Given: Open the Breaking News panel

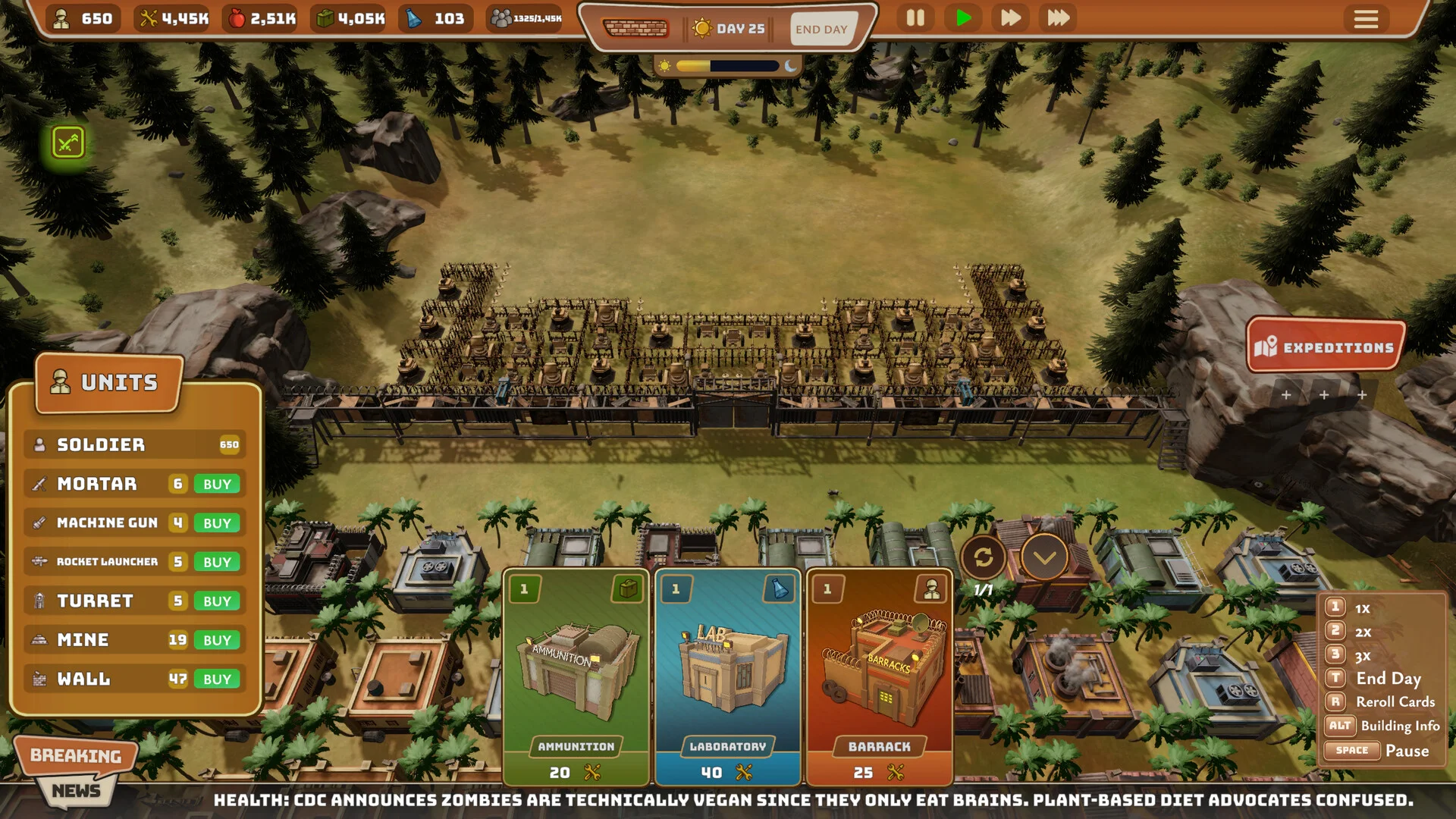Looking at the screenshot, I should tap(76, 770).
